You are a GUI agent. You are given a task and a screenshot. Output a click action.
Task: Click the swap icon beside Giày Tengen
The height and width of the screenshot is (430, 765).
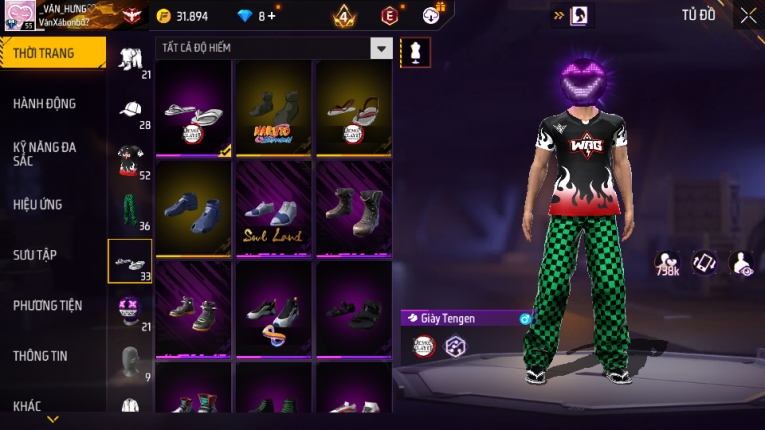[x=525, y=318]
